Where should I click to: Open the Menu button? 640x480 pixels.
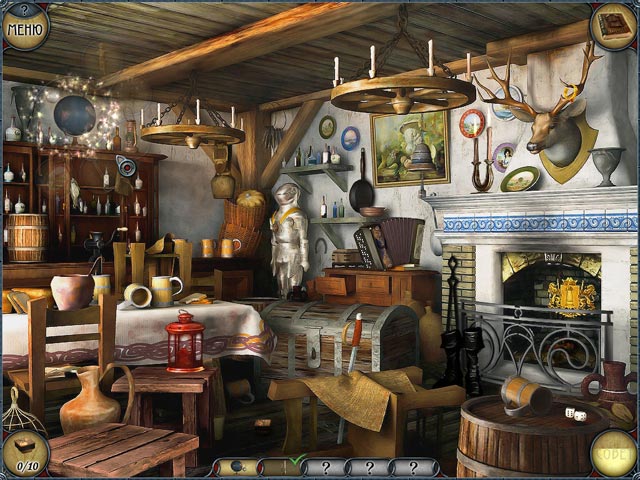click(24, 25)
